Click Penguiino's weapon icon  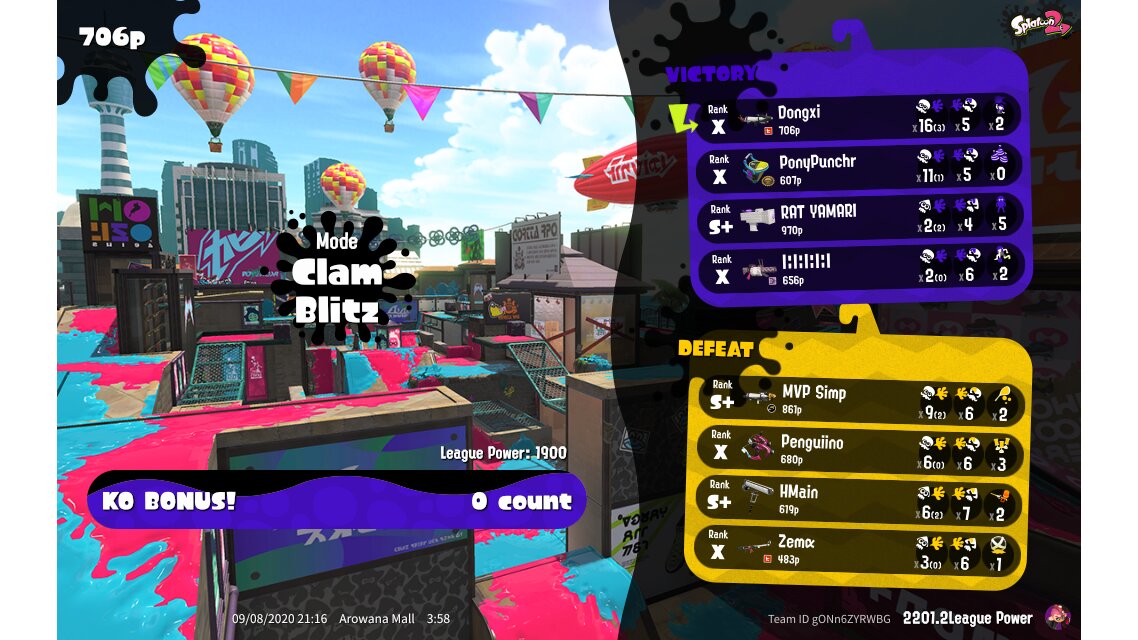(758, 449)
